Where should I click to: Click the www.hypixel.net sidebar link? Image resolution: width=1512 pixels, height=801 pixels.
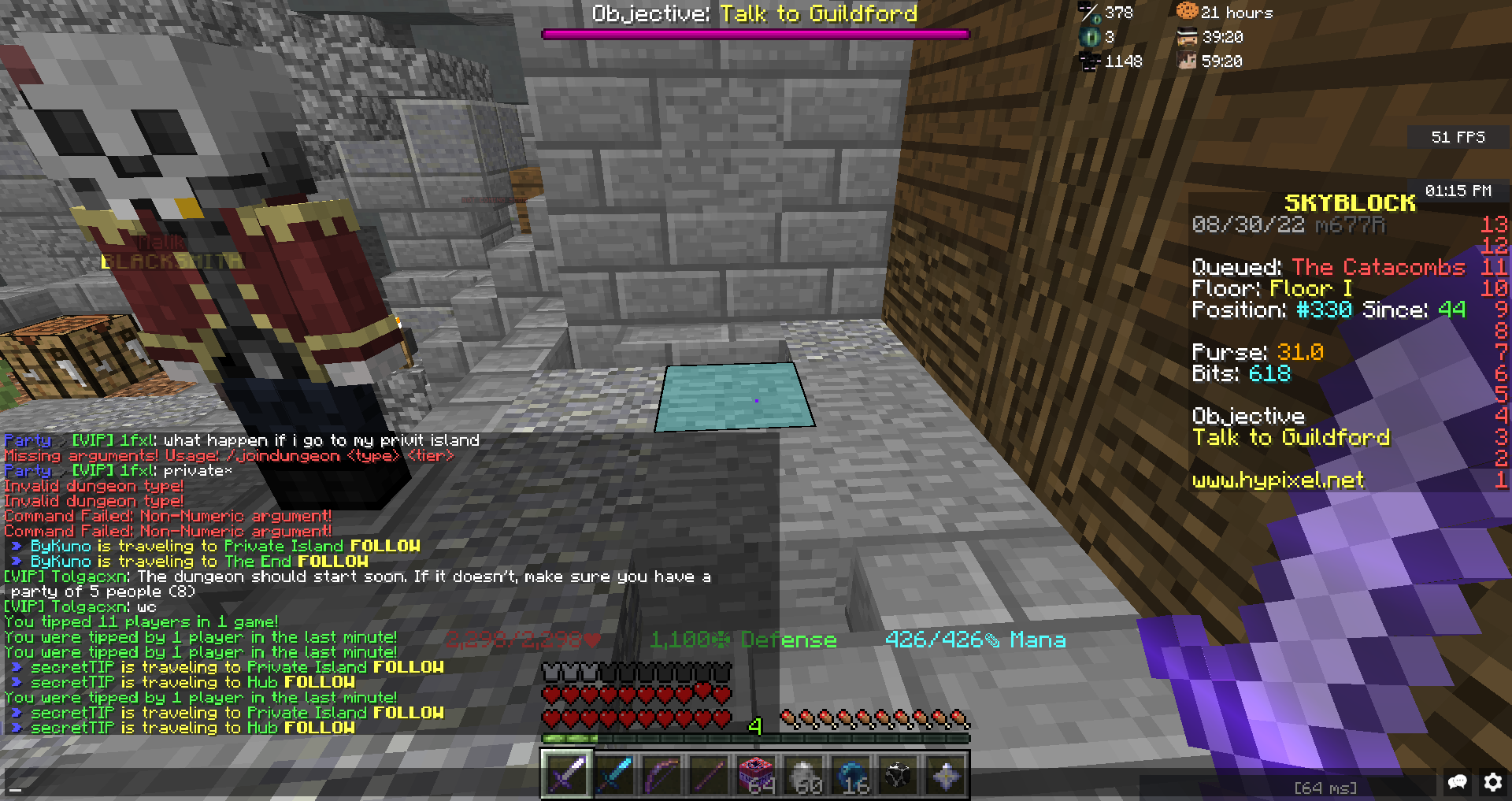[1277, 480]
